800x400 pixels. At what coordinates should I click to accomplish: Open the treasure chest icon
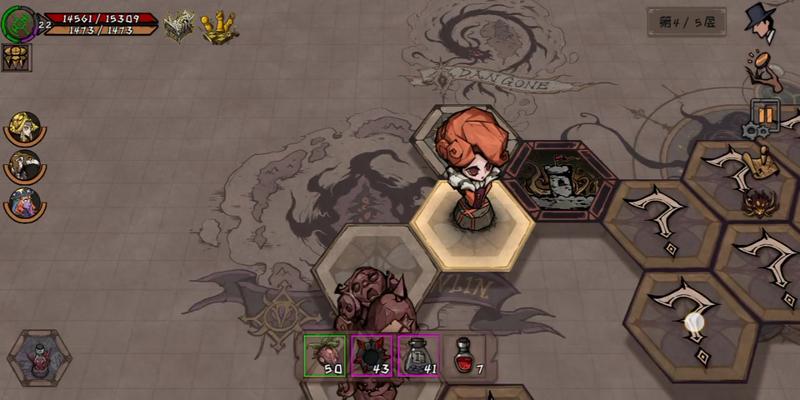(180, 26)
